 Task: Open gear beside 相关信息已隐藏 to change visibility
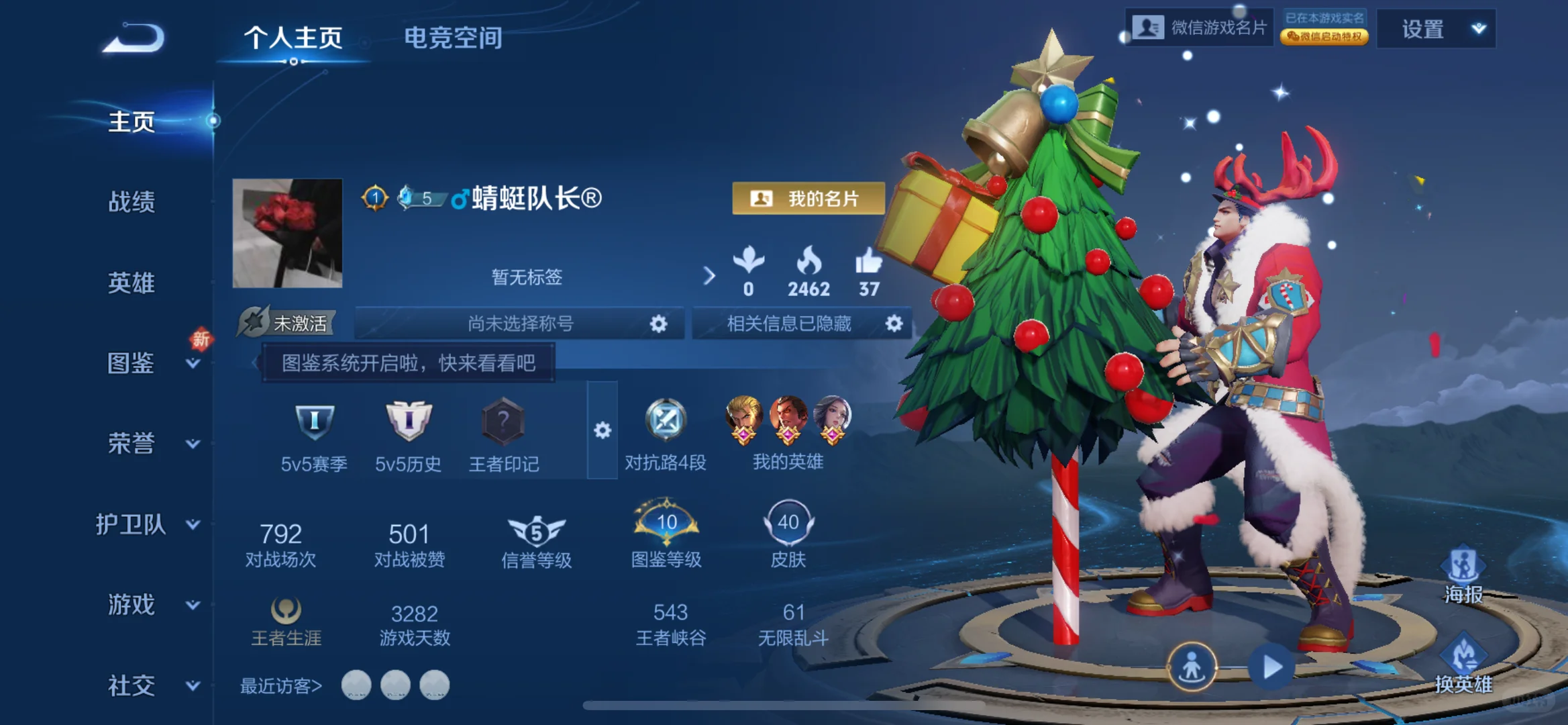pyautogui.click(x=894, y=324)
